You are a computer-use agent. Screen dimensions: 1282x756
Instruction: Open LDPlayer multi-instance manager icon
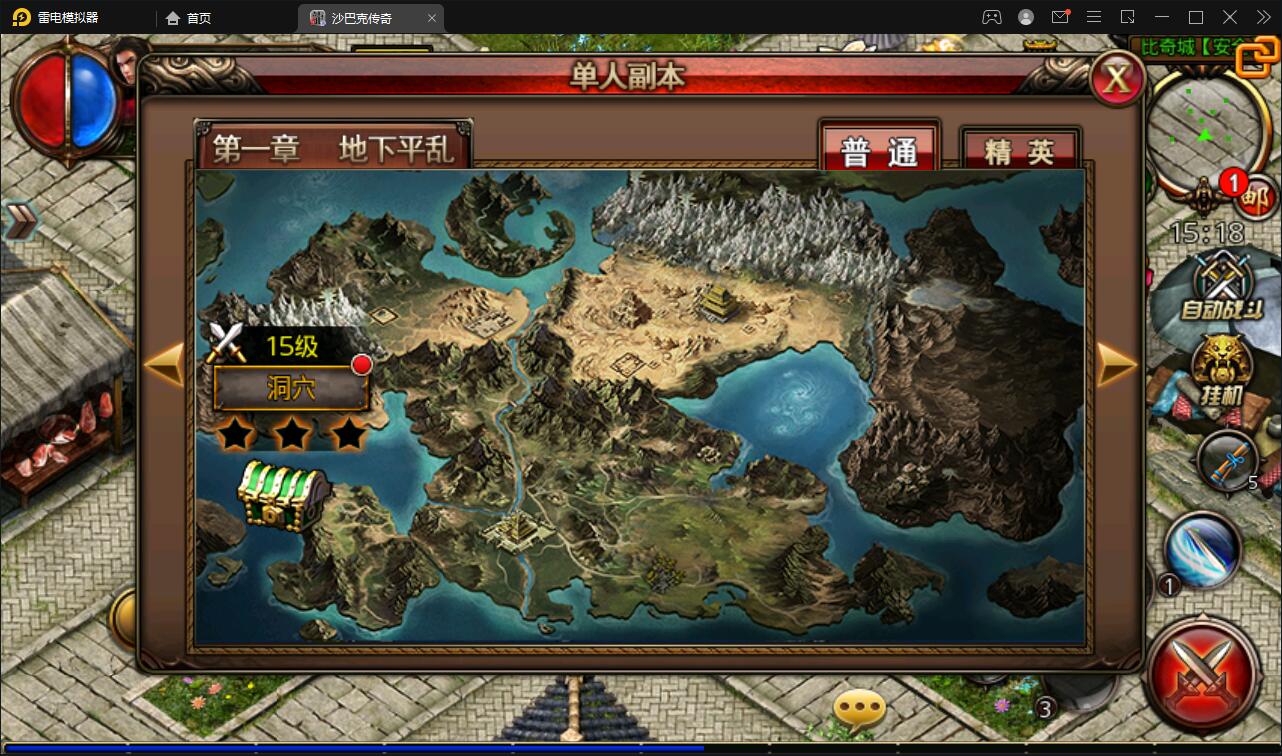(1125, 17)
